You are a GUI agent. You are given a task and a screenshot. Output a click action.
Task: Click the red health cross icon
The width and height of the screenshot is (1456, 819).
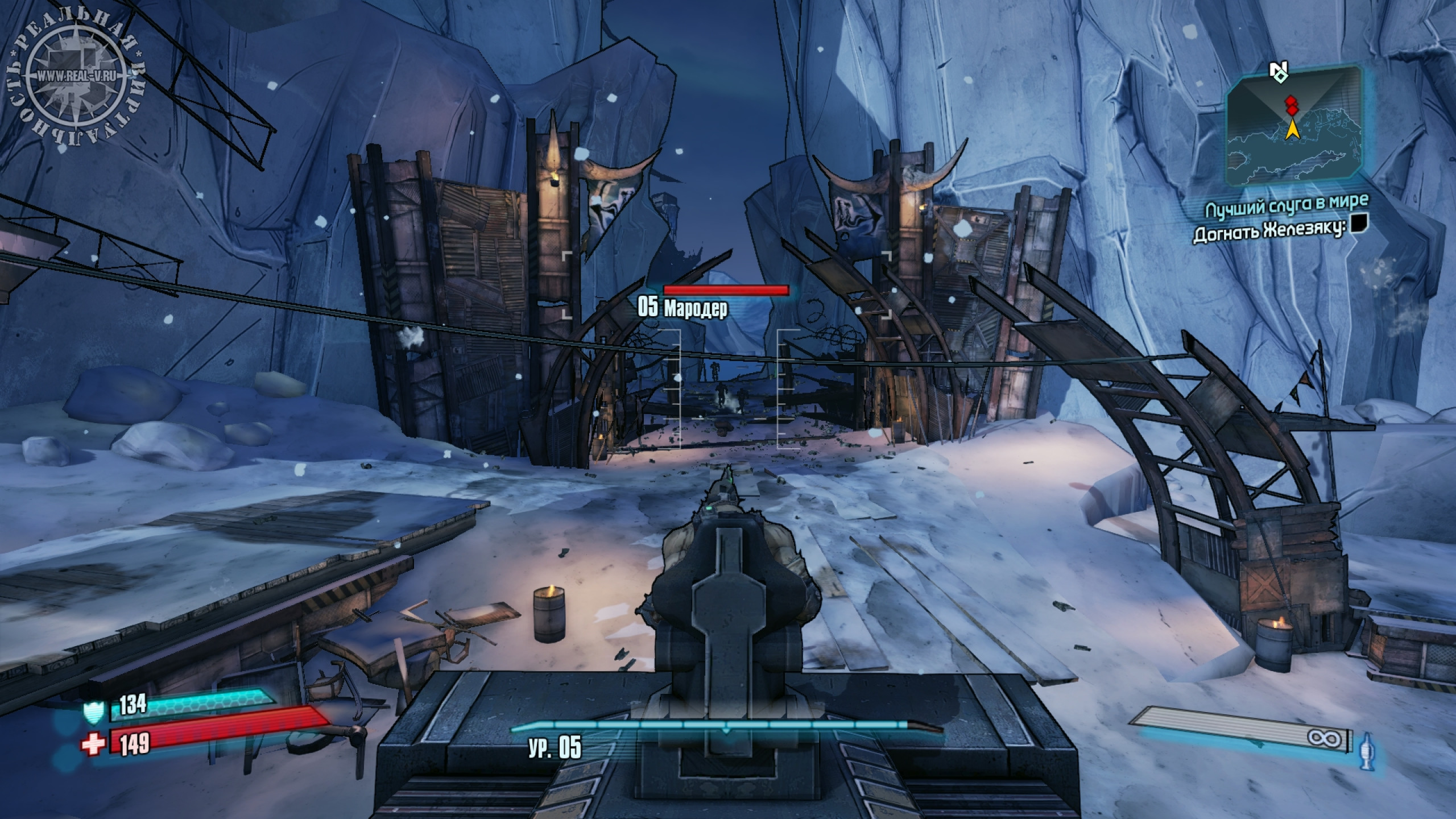click(93, 743)
